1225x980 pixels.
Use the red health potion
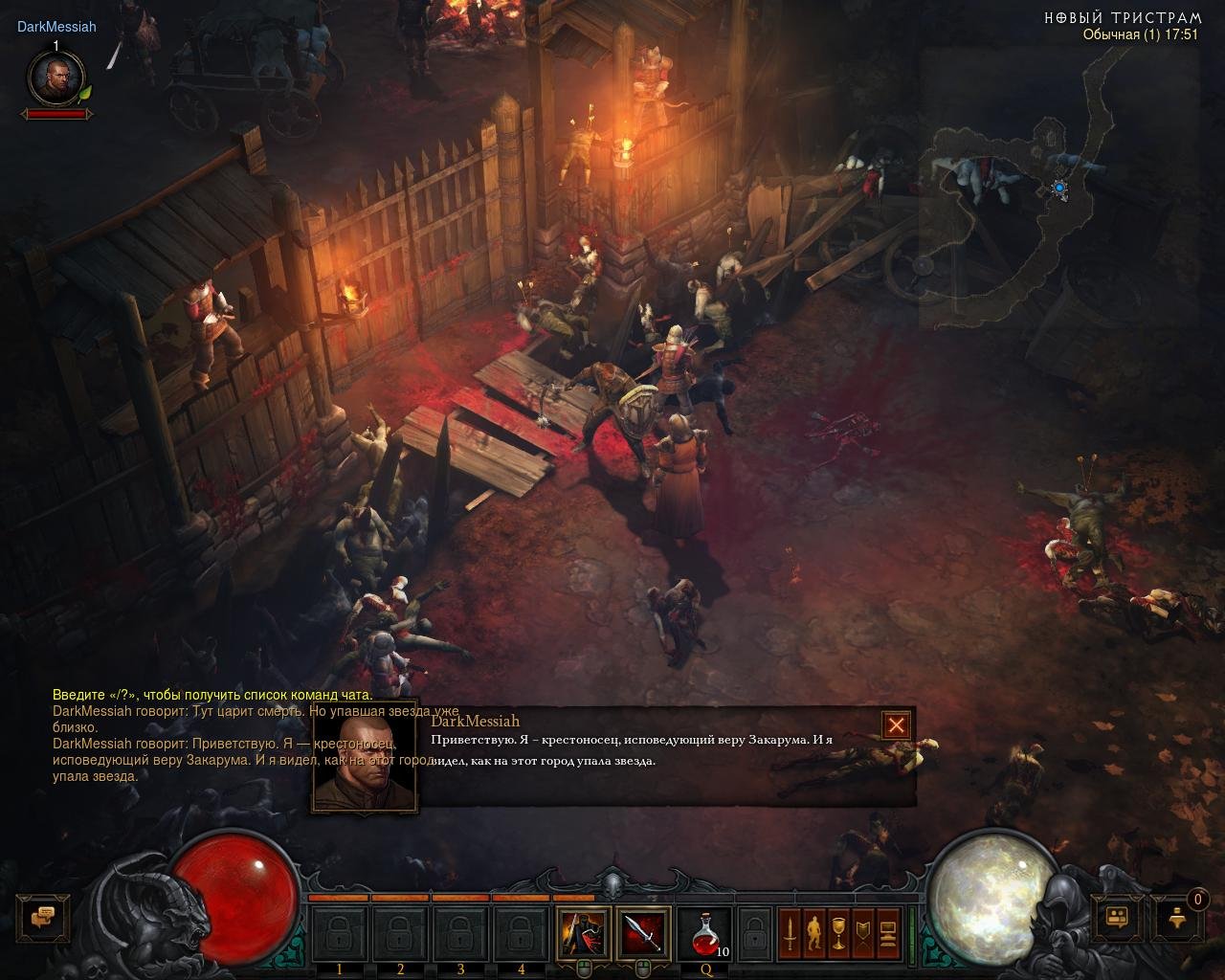(703, 932)
